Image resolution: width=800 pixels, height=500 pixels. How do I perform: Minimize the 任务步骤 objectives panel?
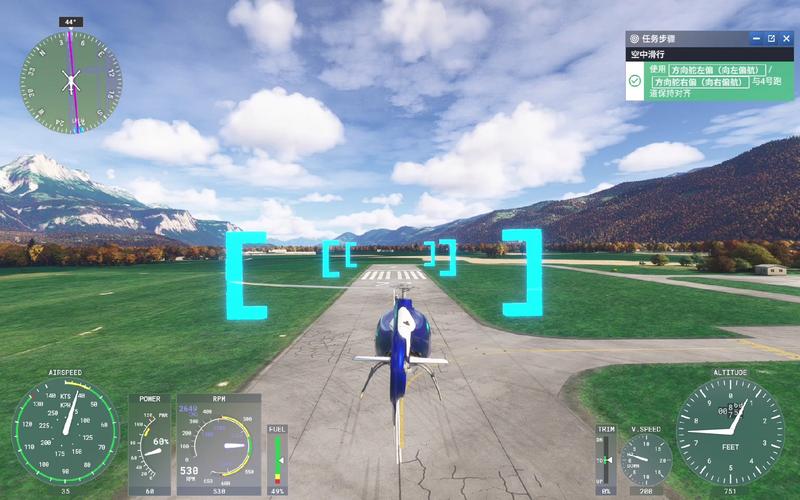(x=756, y=38)
